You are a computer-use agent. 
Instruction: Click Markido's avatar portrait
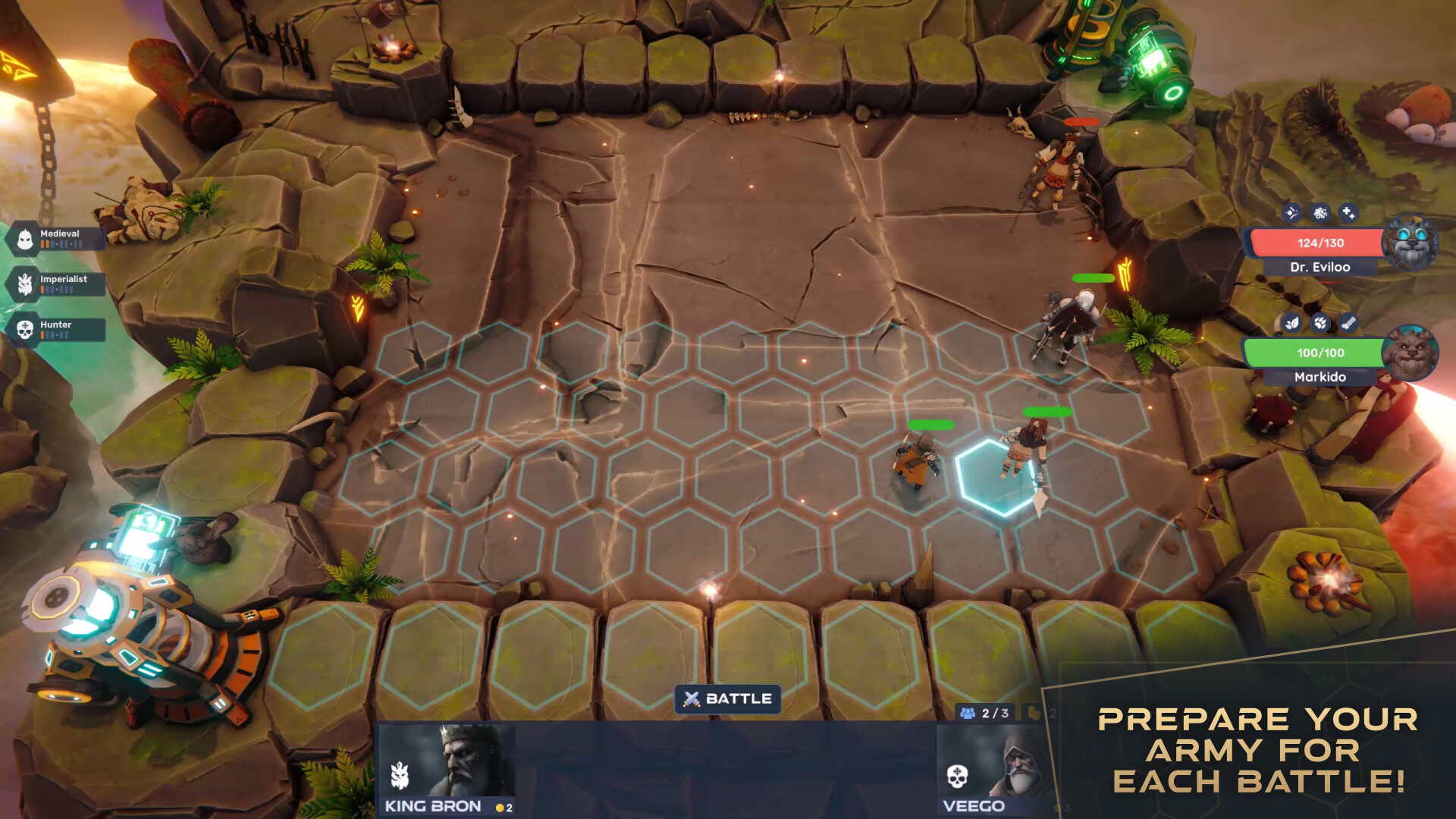(1410, 356)
